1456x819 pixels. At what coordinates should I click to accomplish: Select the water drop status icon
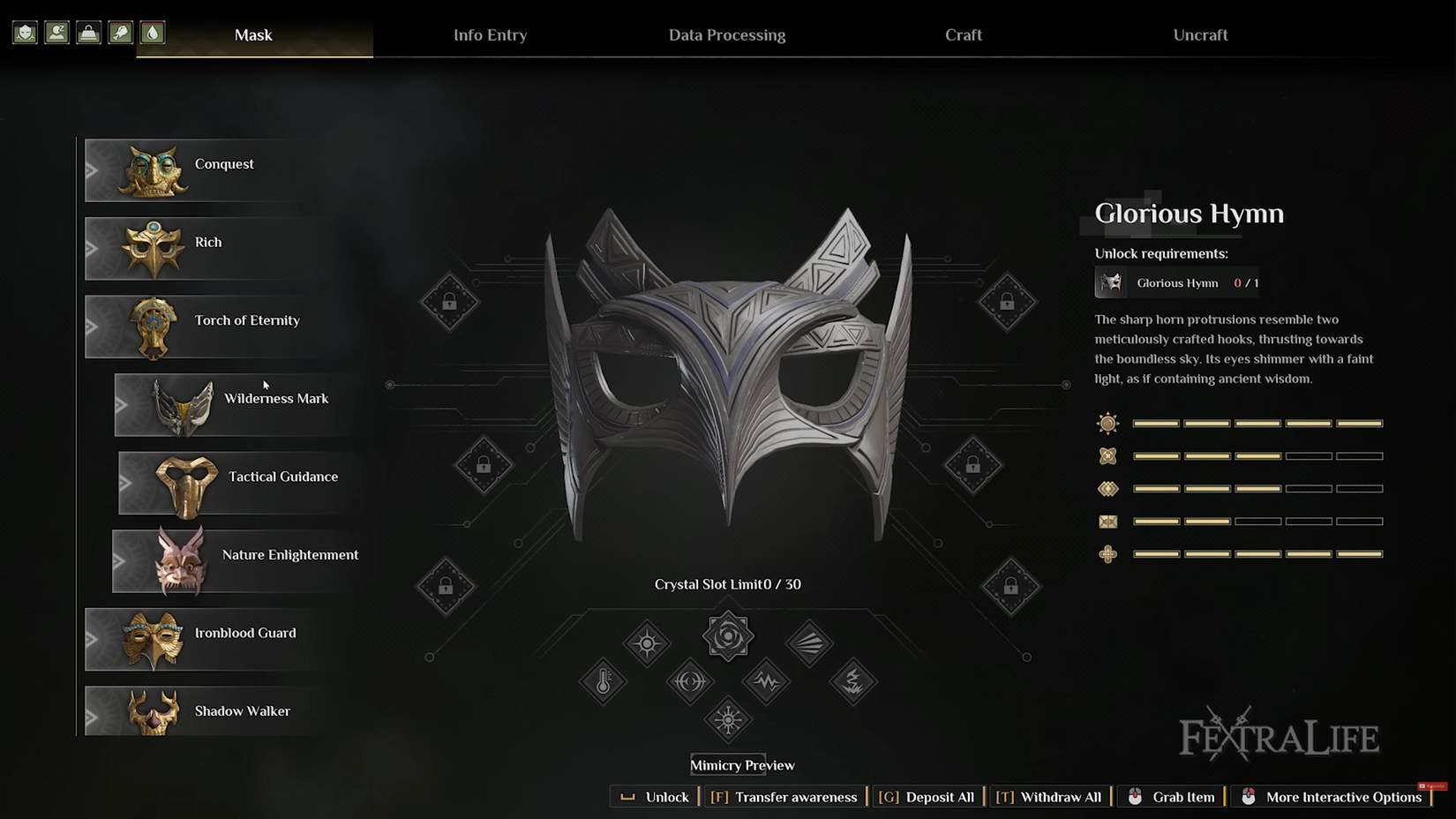tap(151, 32)
